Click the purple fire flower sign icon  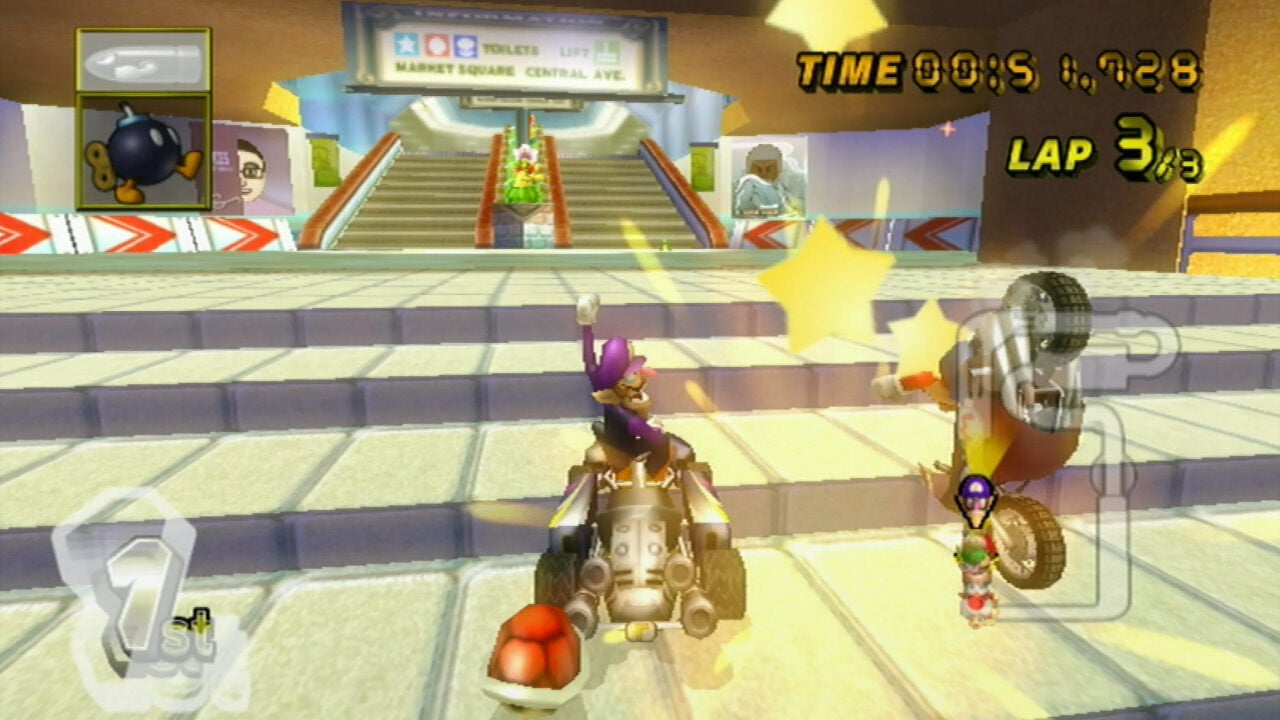click(x=465, y=46)
